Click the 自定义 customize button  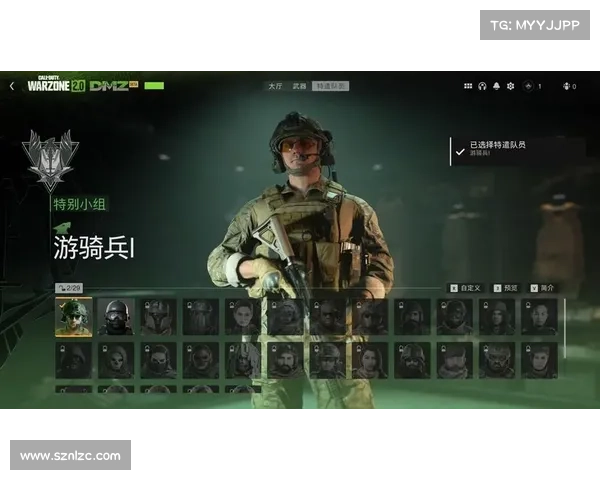(466, 288)
